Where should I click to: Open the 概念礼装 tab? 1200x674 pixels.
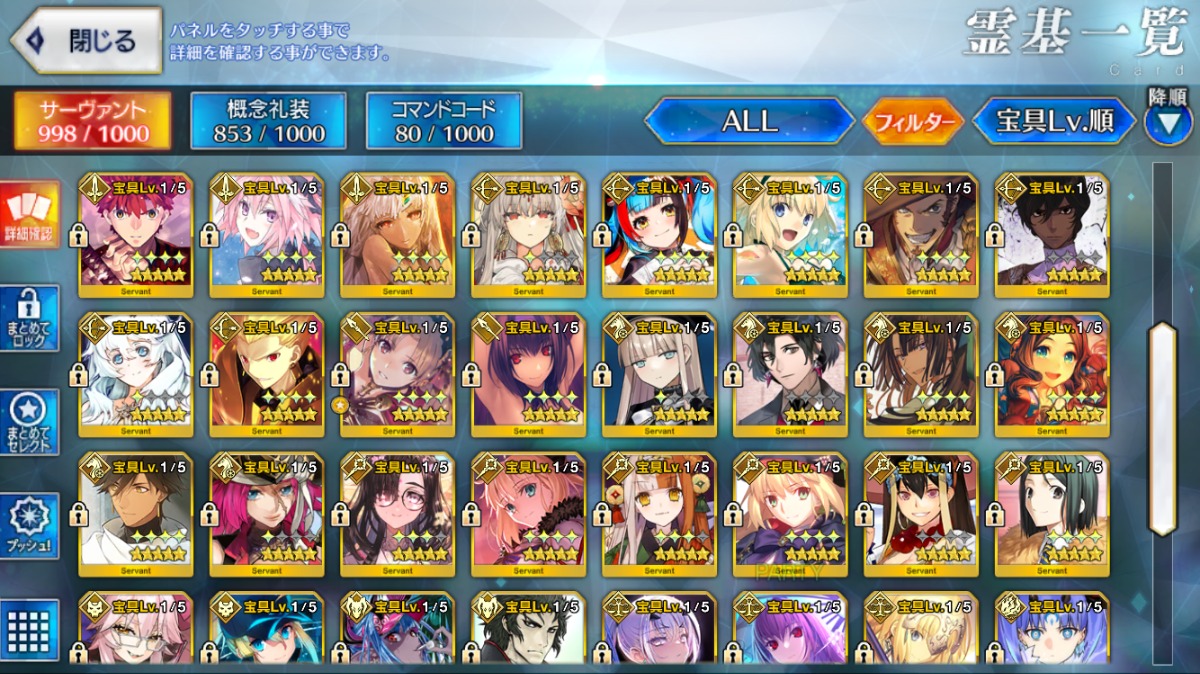(268, 121)
